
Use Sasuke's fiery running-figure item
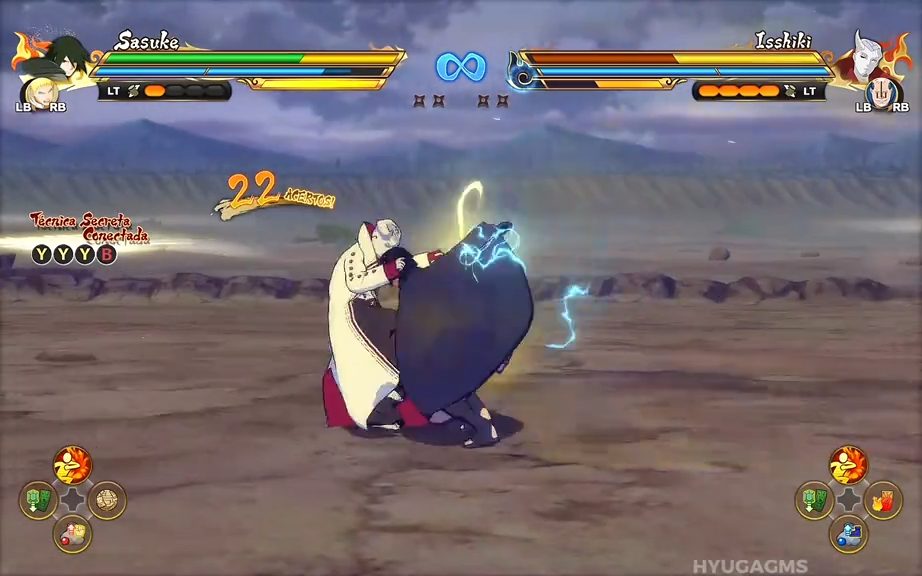(72, 464)
